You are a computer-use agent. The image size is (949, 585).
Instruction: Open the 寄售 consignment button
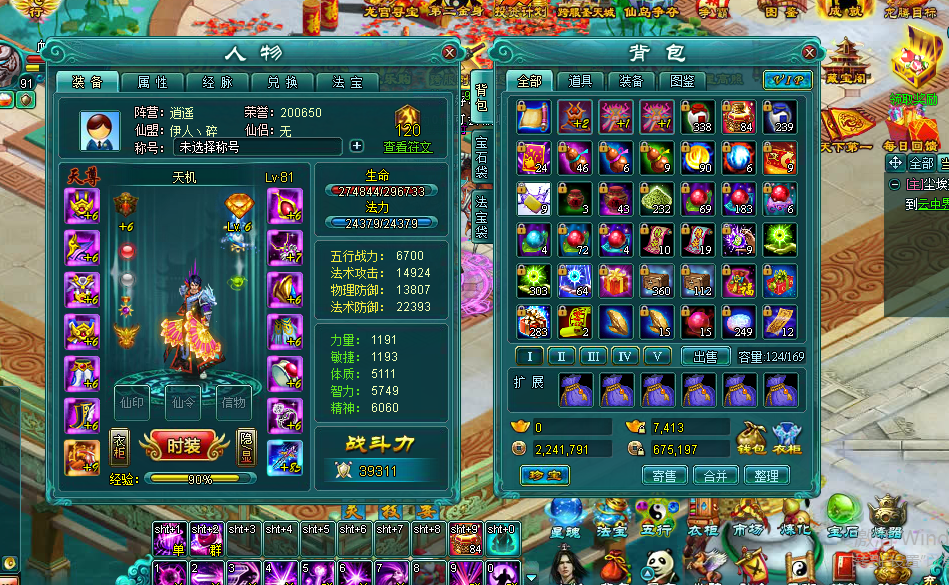[x=664, y=476]
